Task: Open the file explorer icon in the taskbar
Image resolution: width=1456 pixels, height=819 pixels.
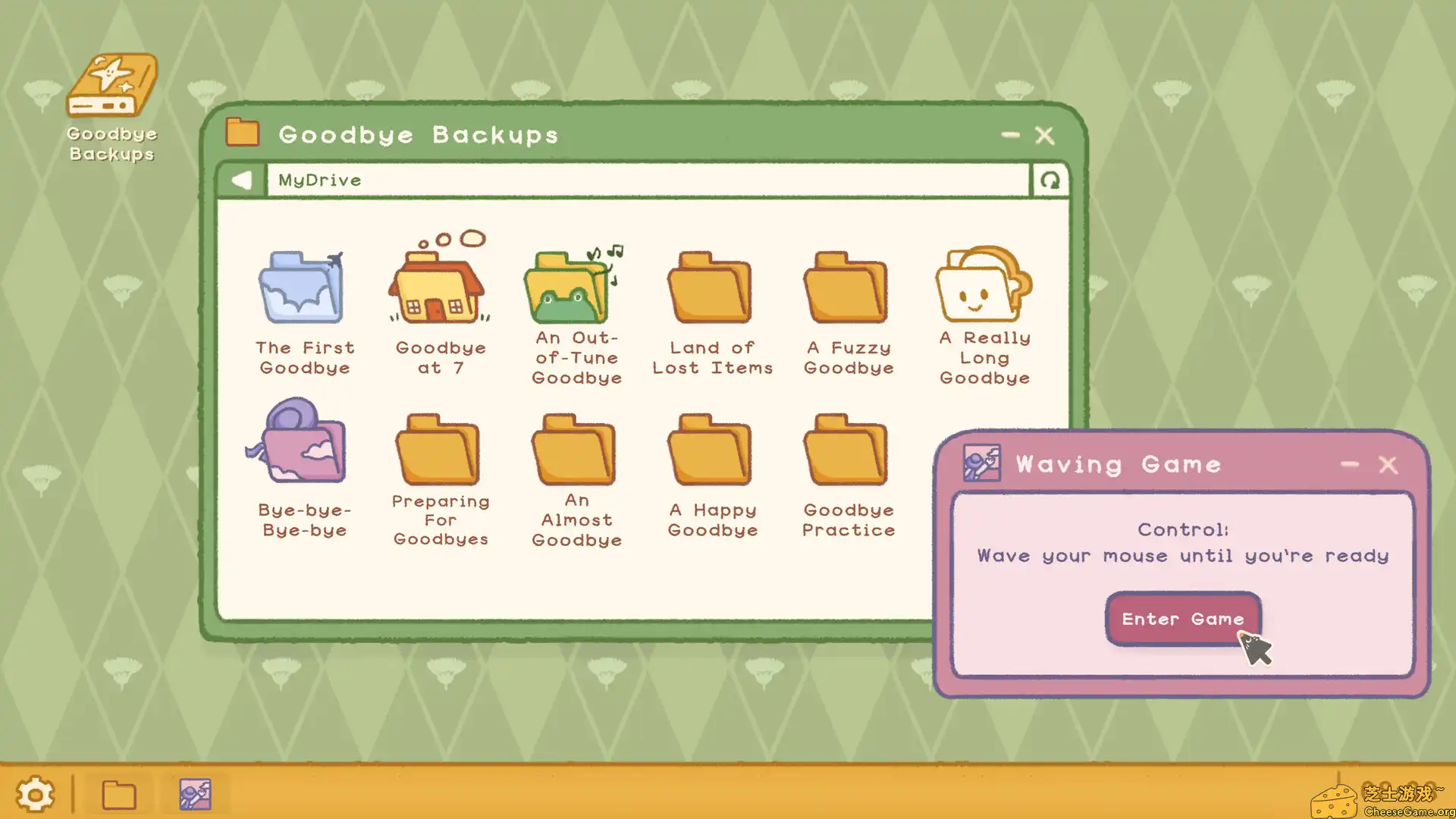Action: [118, 793]
